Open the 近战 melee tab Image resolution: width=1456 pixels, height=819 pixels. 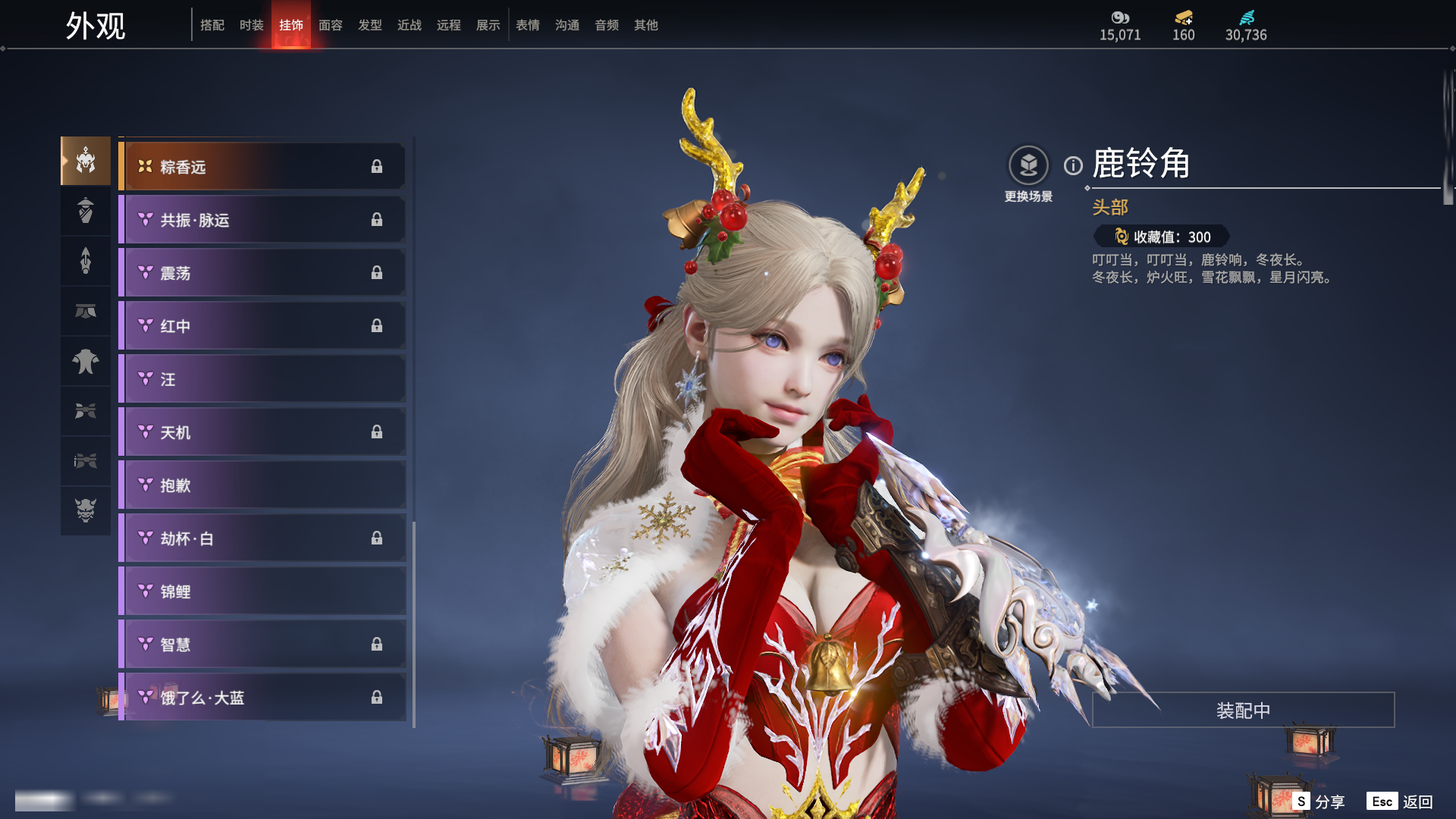[x=409, y=25]
